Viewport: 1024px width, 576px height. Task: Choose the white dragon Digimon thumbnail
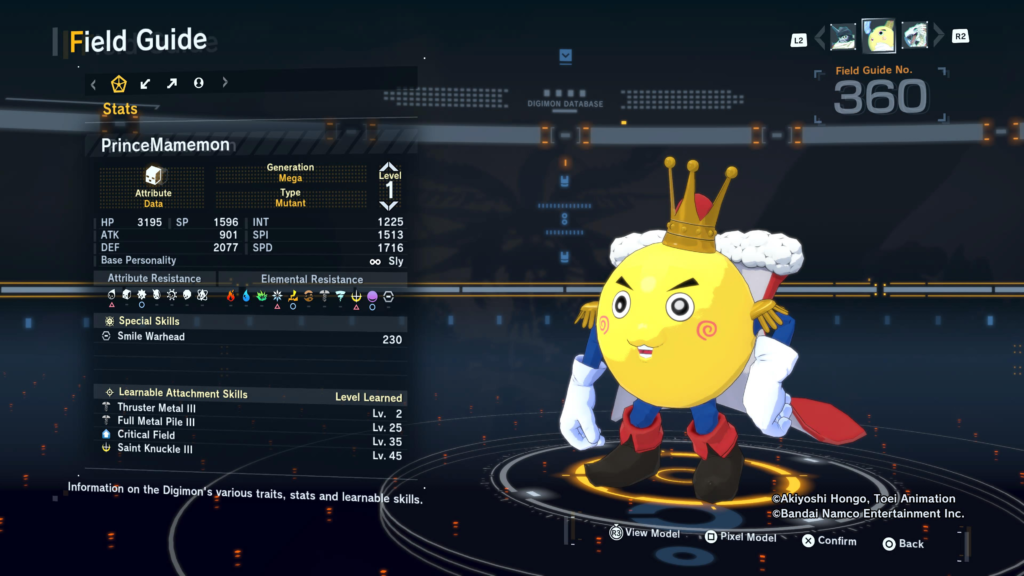coord(915,36)
